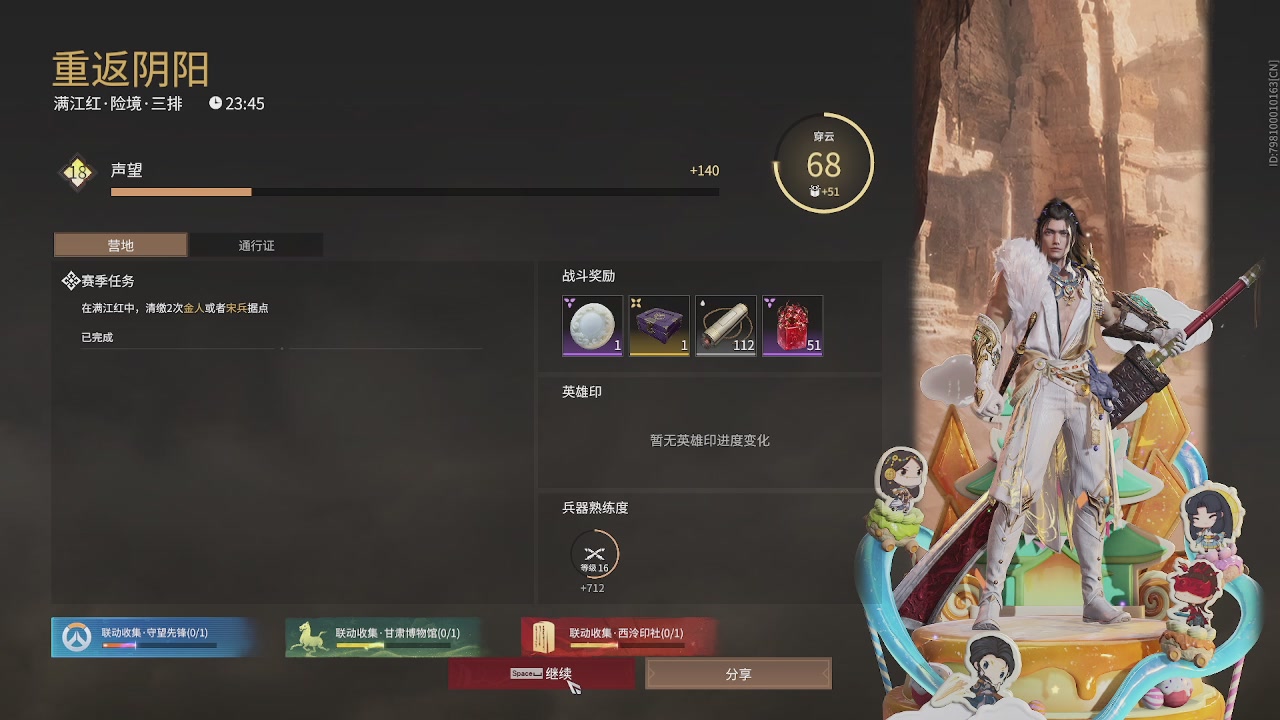
Task: Click the red gem reward showing 51
Action: [792, 324]
